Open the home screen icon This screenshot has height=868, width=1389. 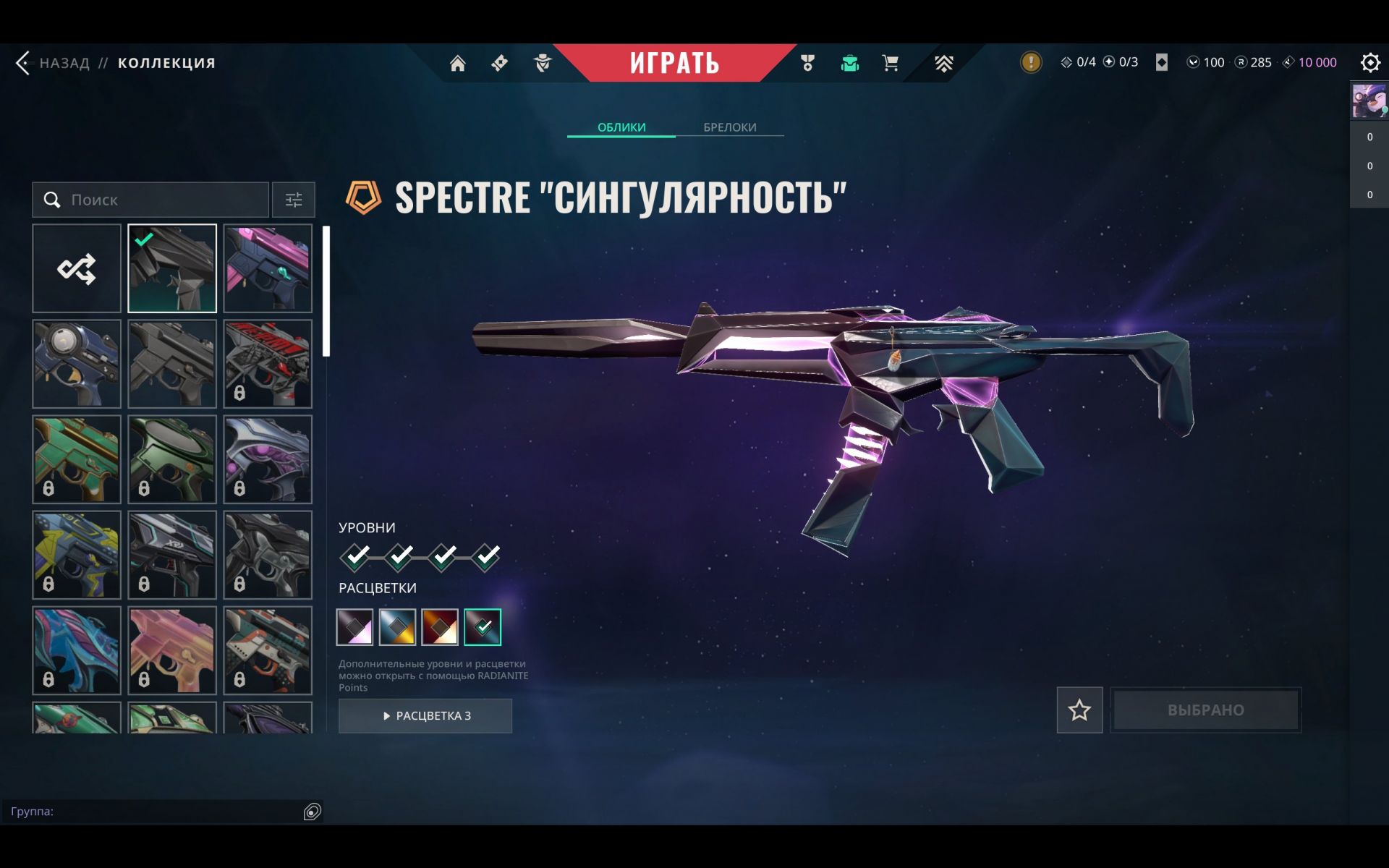[457, 64]
